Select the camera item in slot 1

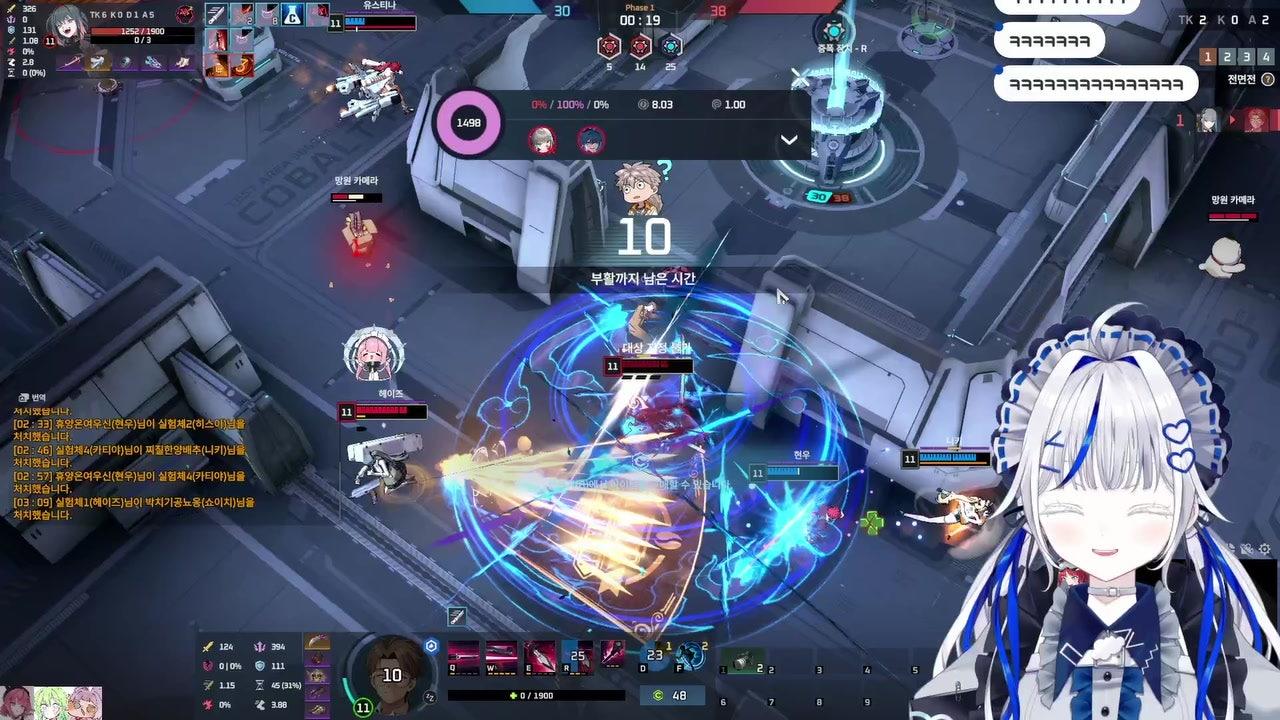click(x=741, y=660)
